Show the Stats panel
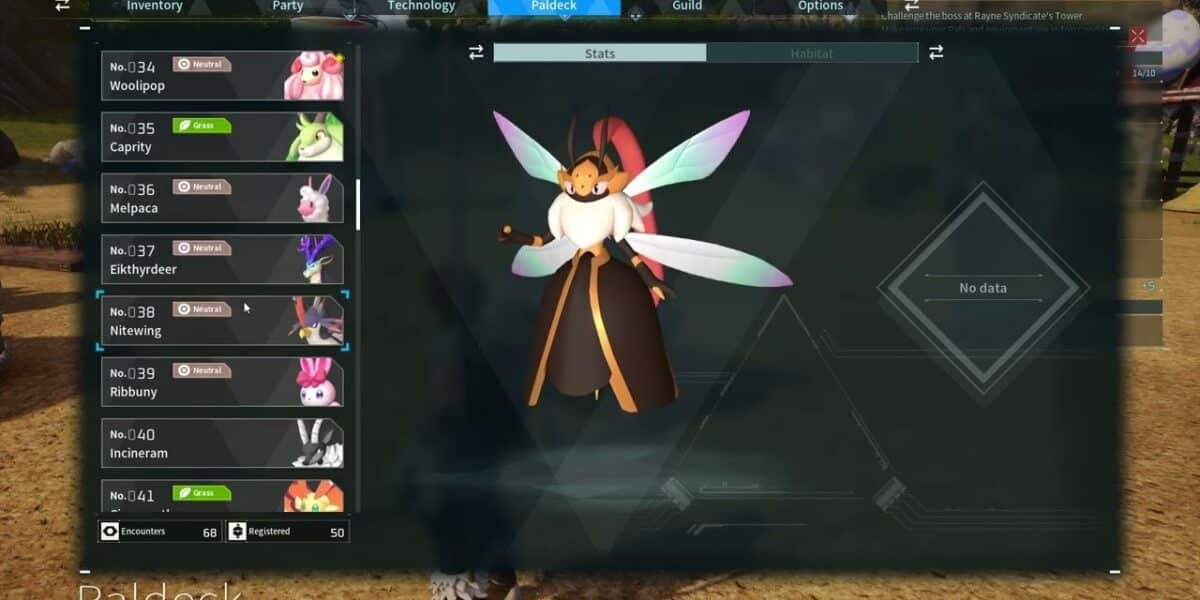The width and height of the screenshot is (1200, 600). [x=600, y=53]
